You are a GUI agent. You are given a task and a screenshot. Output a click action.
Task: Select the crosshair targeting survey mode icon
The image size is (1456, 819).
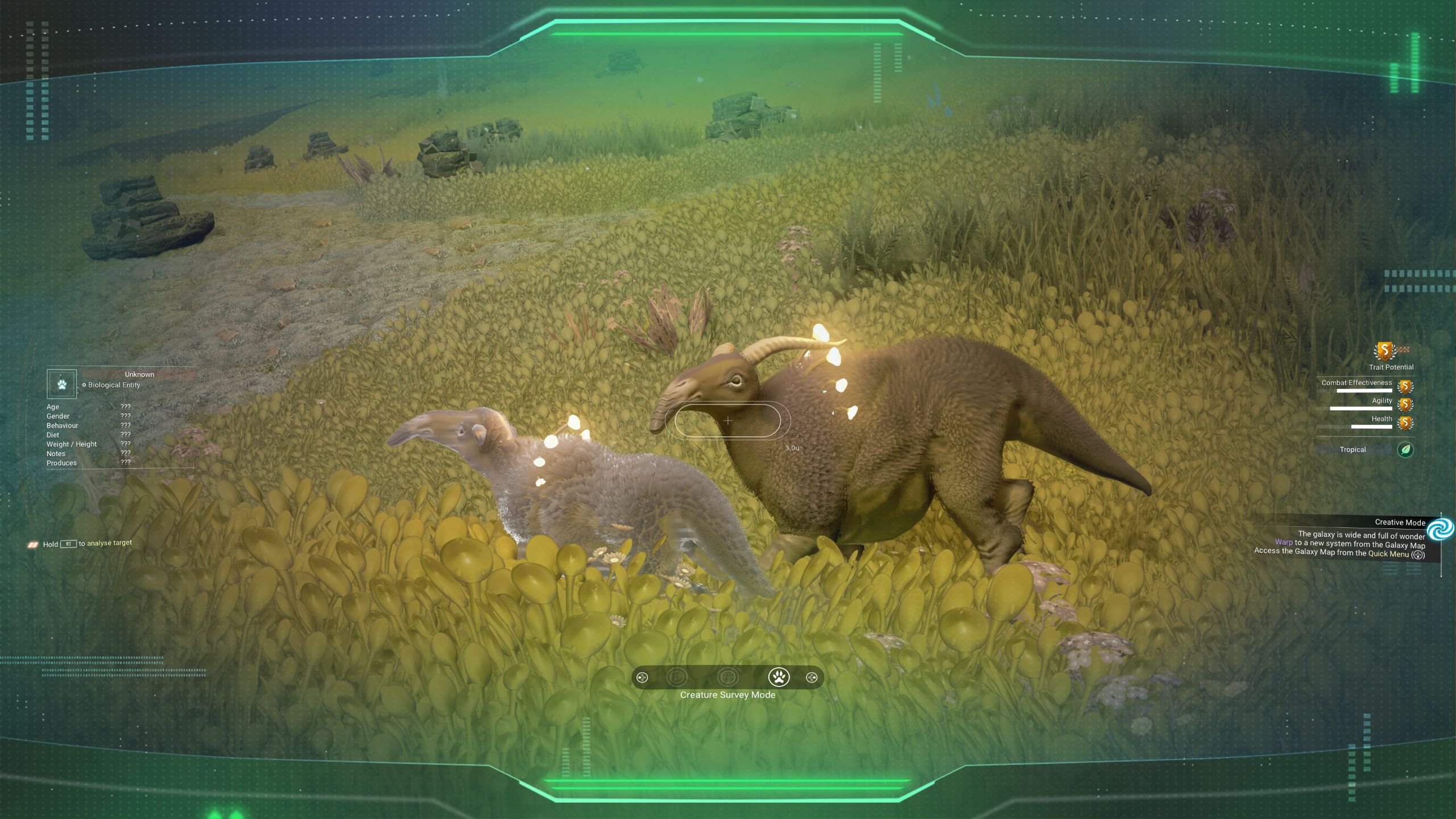(x=728, y=677)
